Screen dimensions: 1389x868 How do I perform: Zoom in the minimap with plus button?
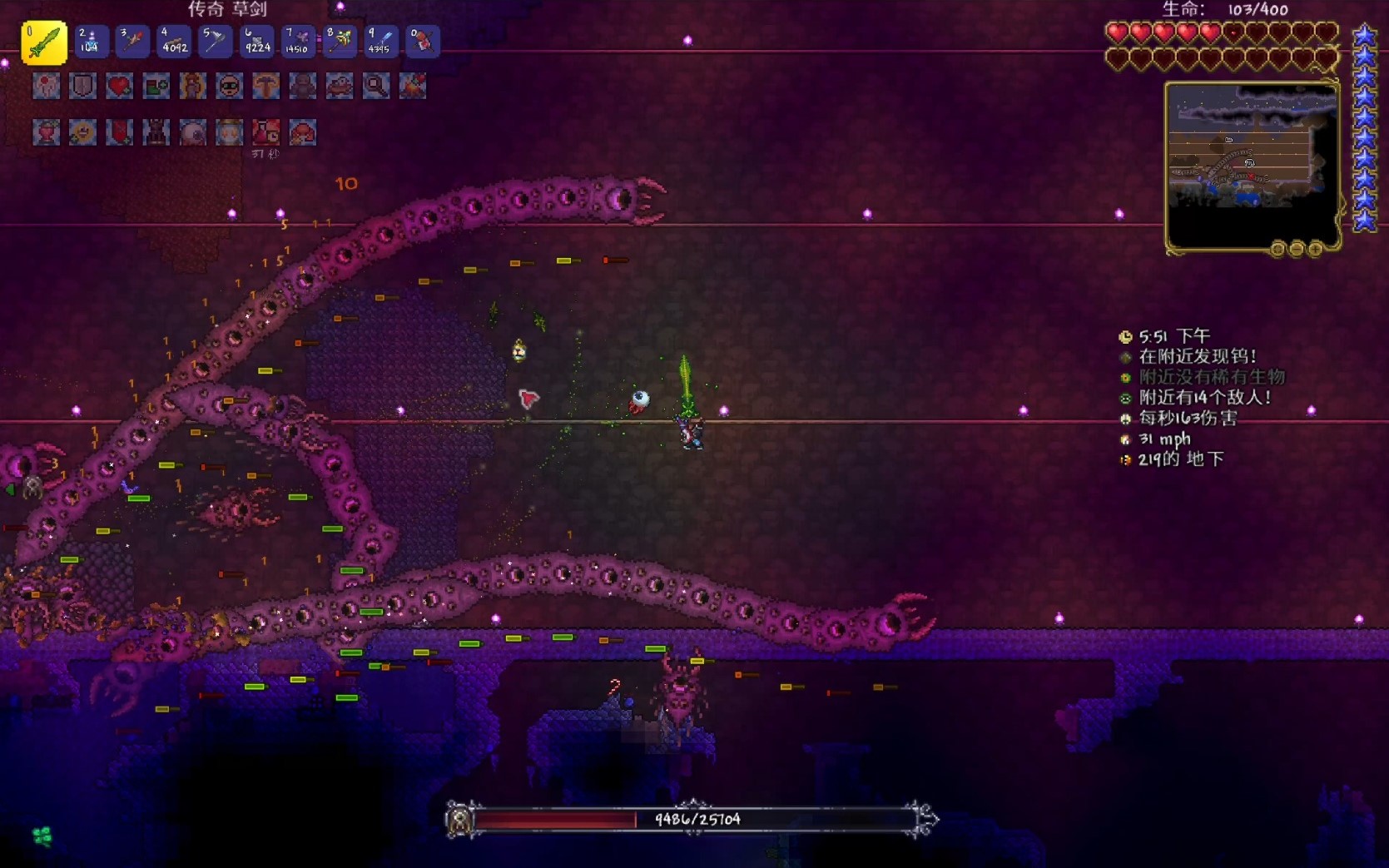pos(1315,249)
